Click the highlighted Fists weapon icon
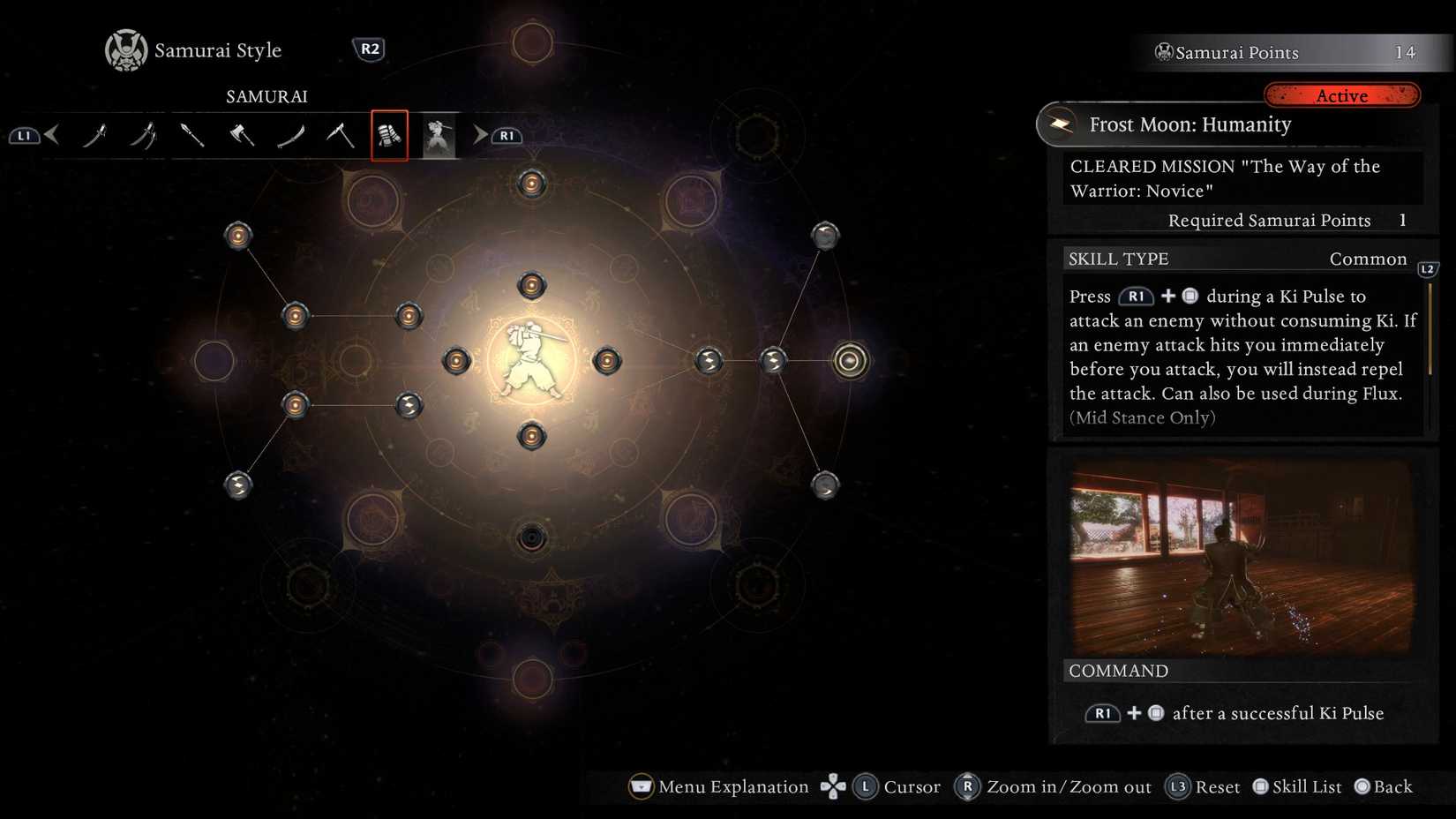Image resolution: width=1456 pixels, height=819 pixels. tap(389, 135)
